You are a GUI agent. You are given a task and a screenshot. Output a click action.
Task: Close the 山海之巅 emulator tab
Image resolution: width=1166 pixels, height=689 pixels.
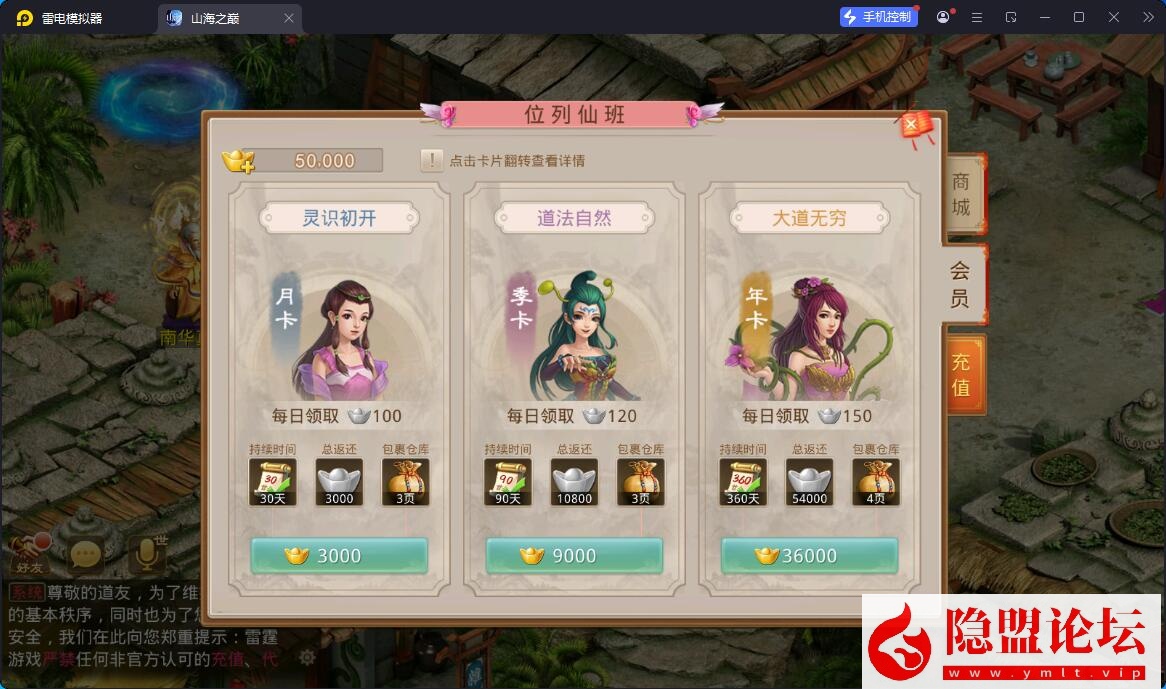289,18
